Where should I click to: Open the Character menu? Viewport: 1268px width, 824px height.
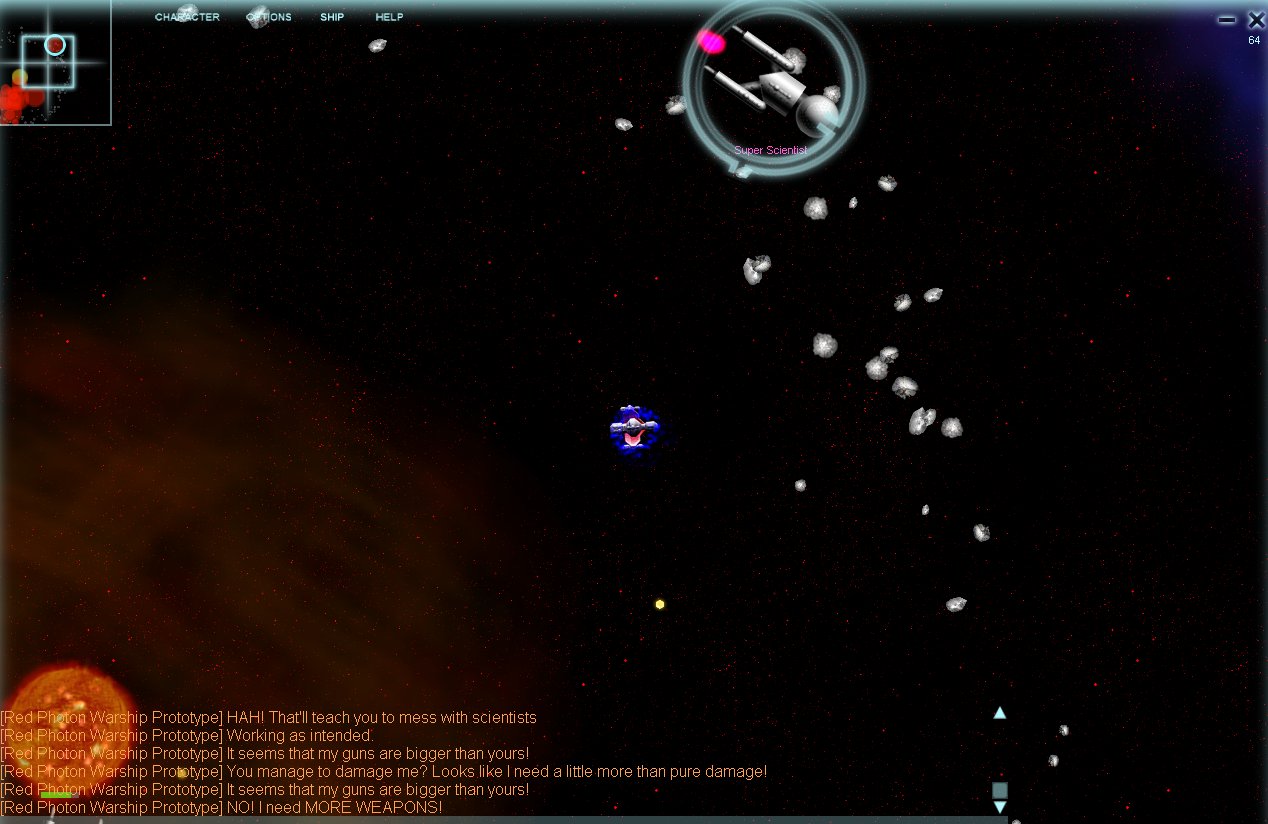pyautogui.click(x=187, y=17)
